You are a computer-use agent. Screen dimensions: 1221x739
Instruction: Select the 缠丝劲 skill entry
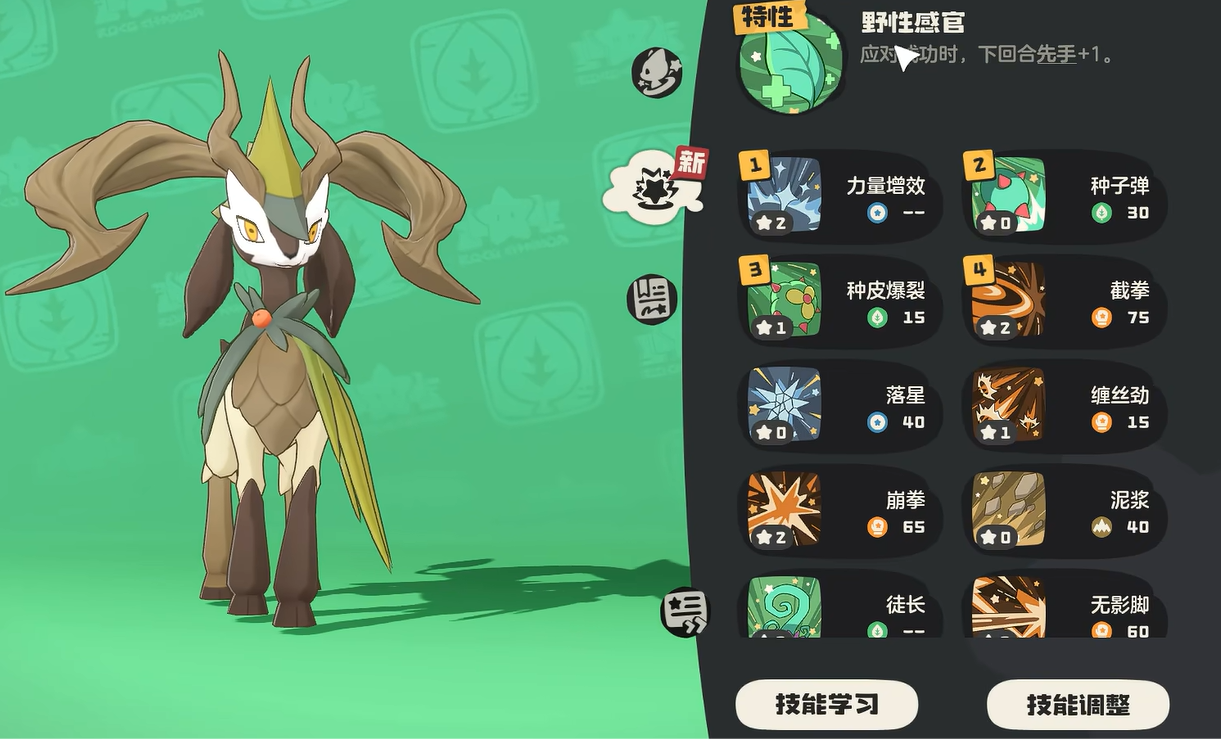pos(1064,406)
